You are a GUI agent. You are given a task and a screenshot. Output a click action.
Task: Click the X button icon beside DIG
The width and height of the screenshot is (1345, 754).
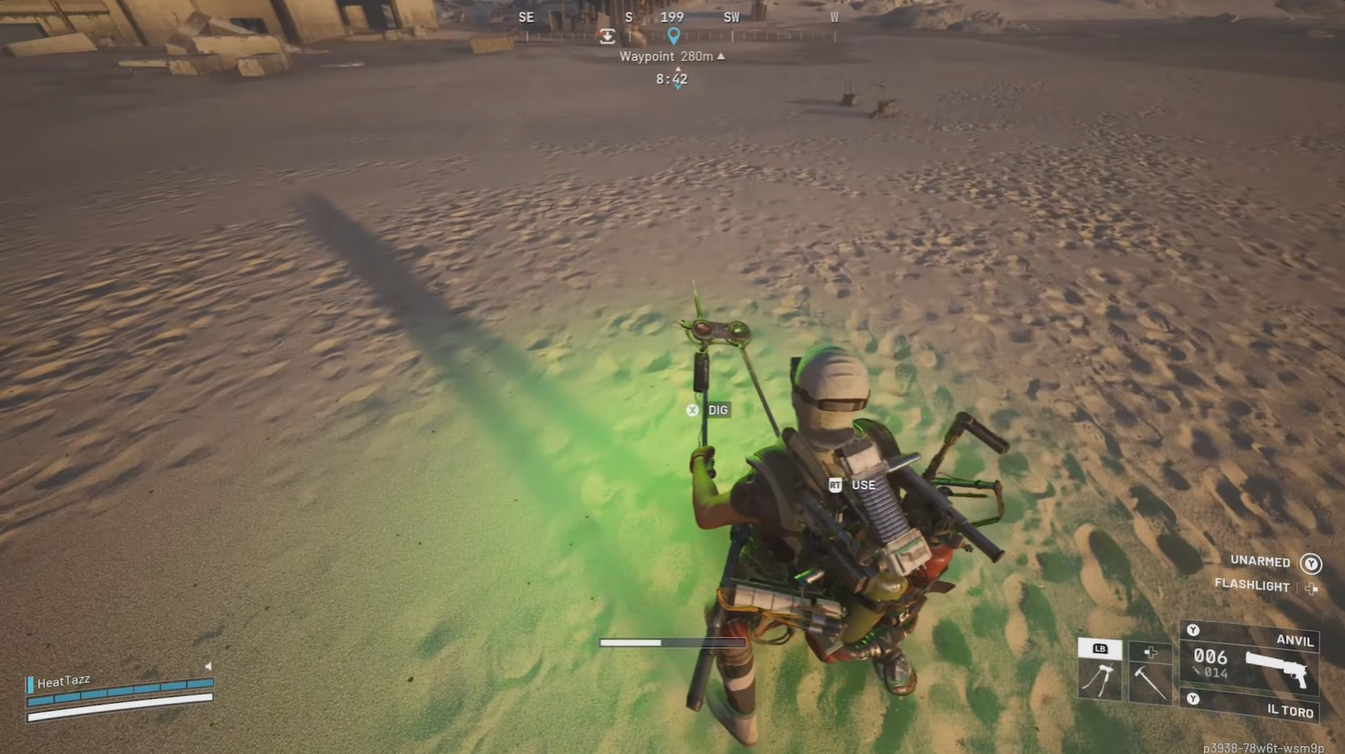pos(692,410)
